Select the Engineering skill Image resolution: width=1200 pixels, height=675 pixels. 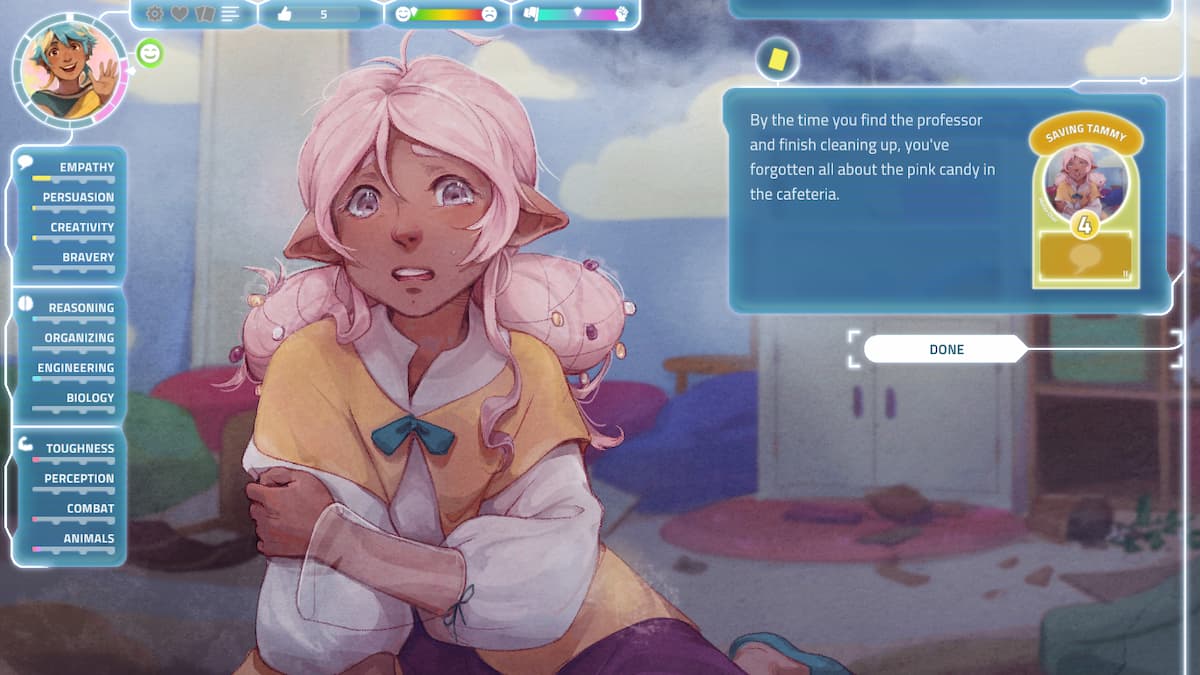pyautogui.click(x=76, y=368)
